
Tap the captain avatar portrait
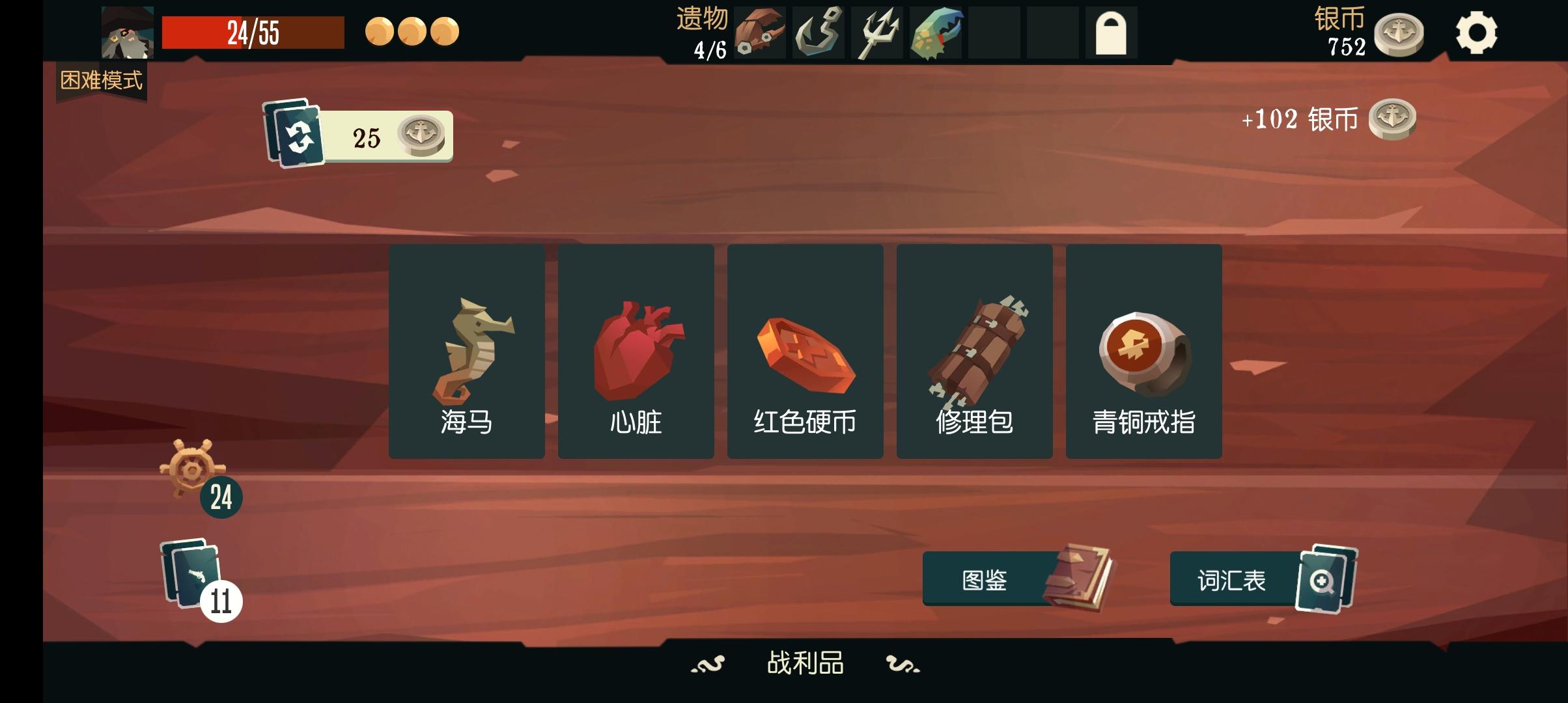click(128, 31)
